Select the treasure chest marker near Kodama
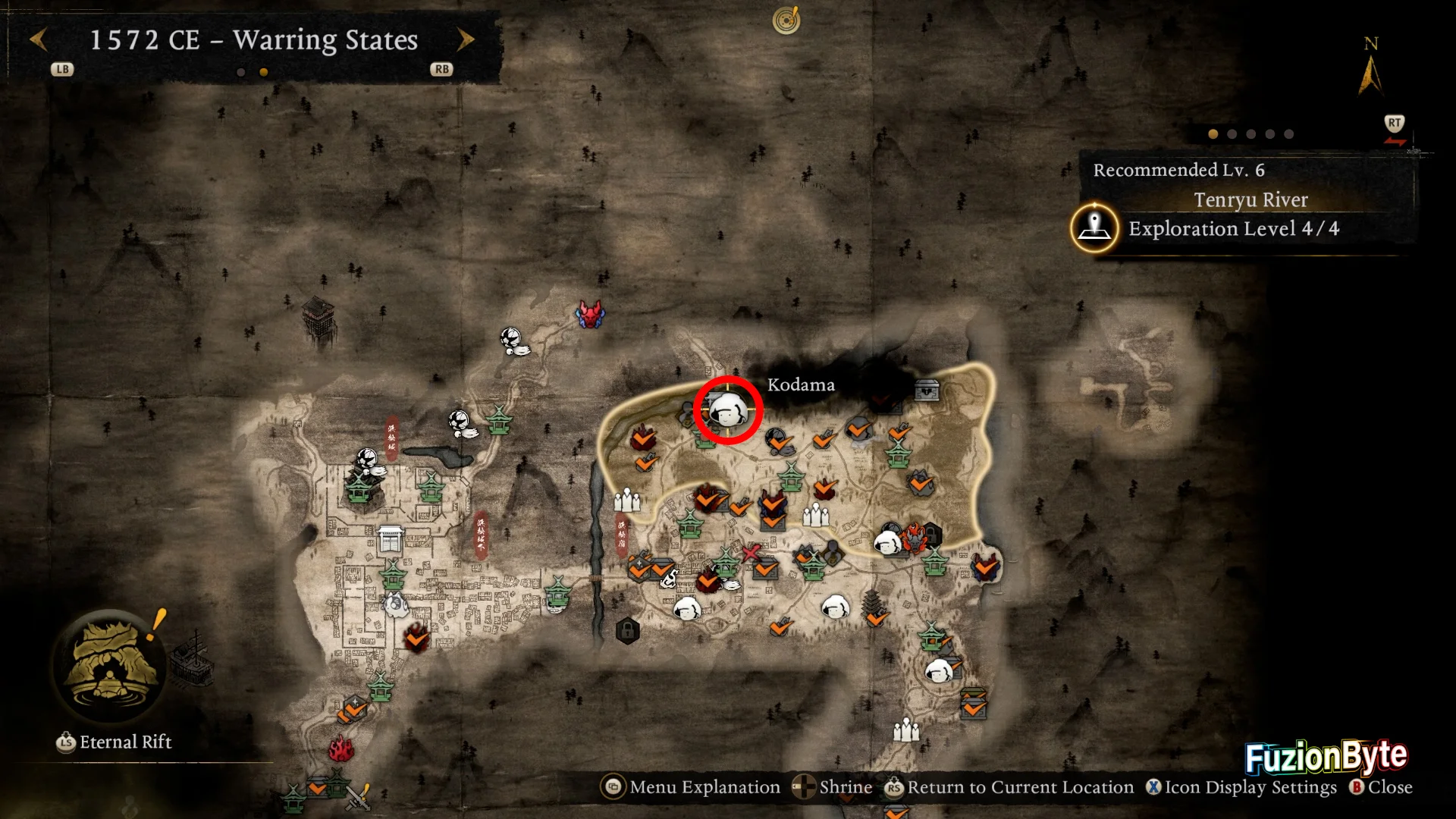The height and width of the screenshot is (819, 1456). coord(927,390)
